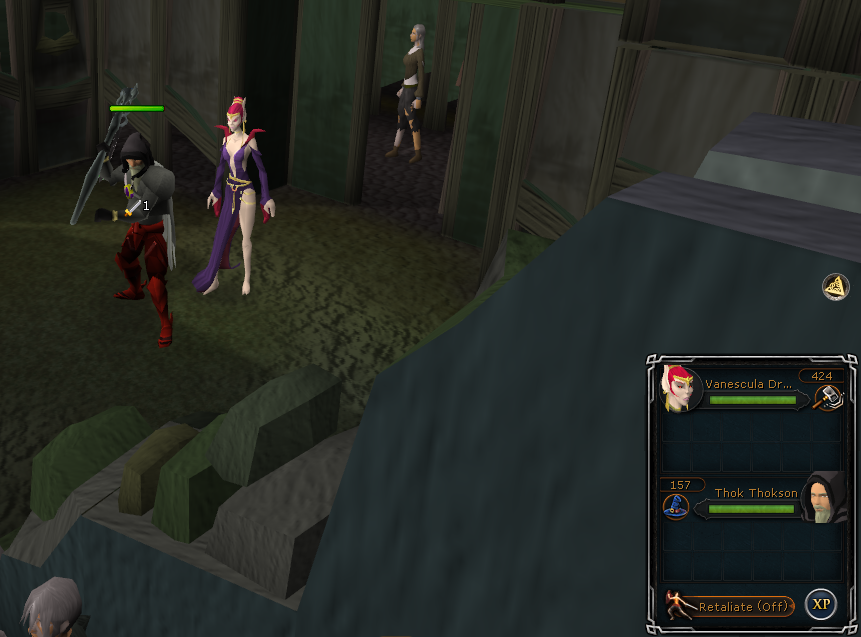Click the blue wizard hat combat icon
861x637 pixels.
(x=677, y=506)
